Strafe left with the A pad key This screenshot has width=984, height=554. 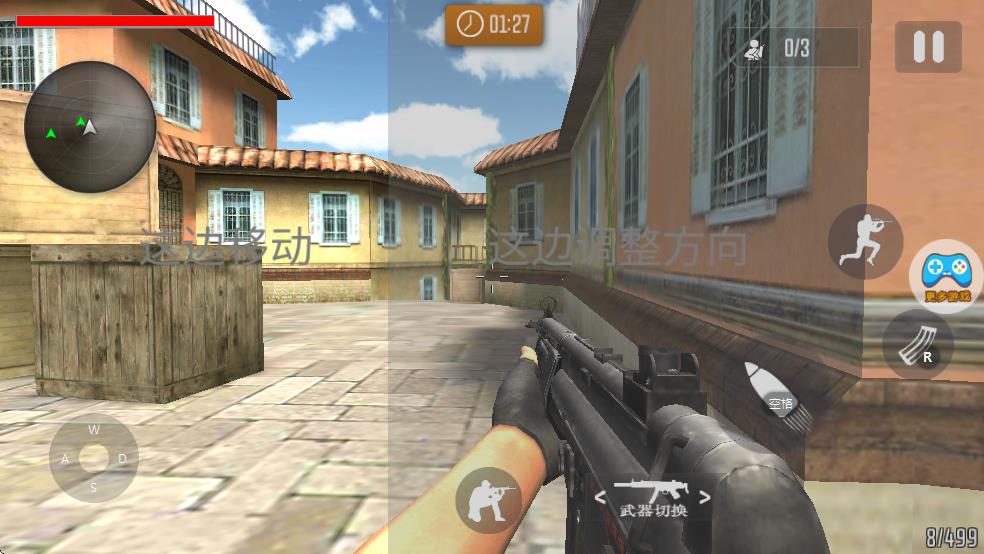[66, 459]
